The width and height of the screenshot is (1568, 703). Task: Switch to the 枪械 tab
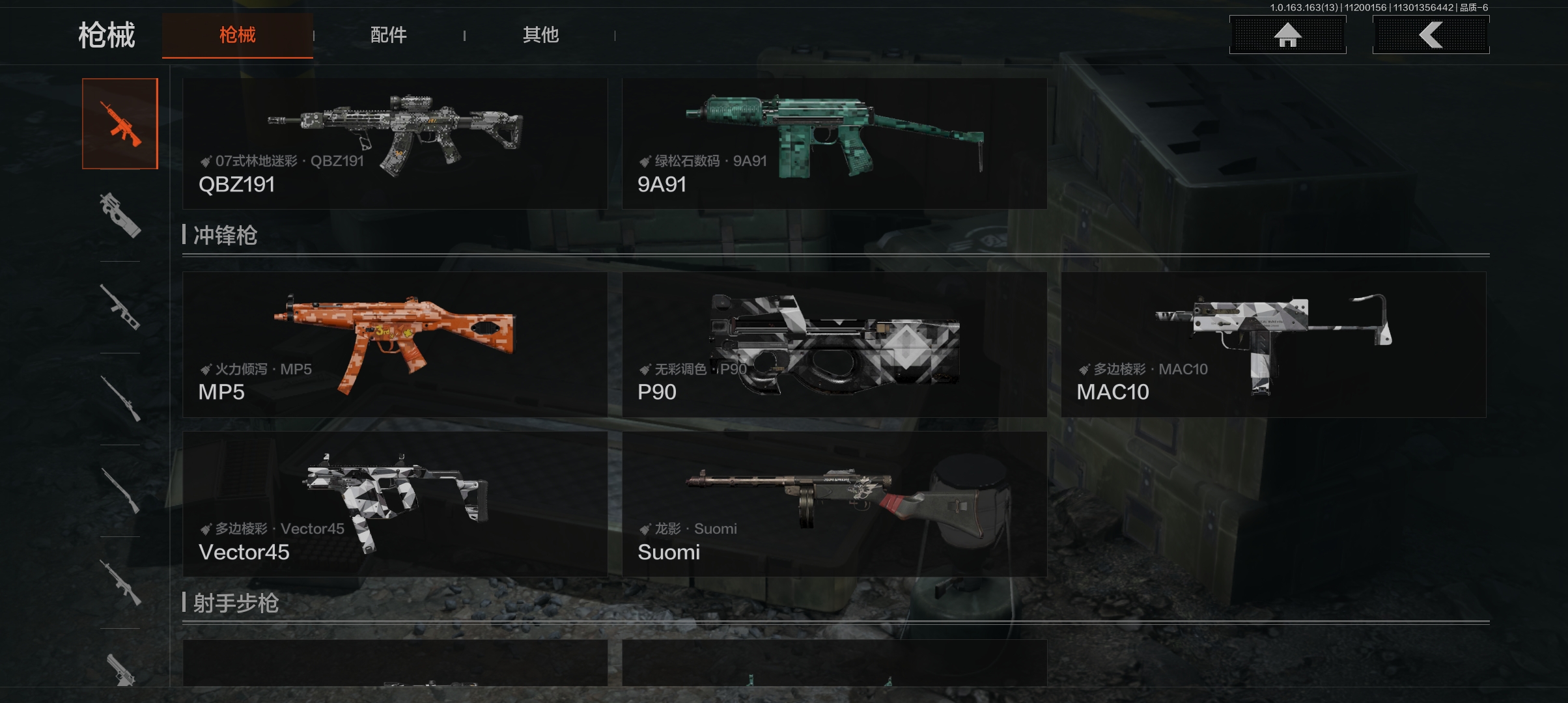[237, 35]
